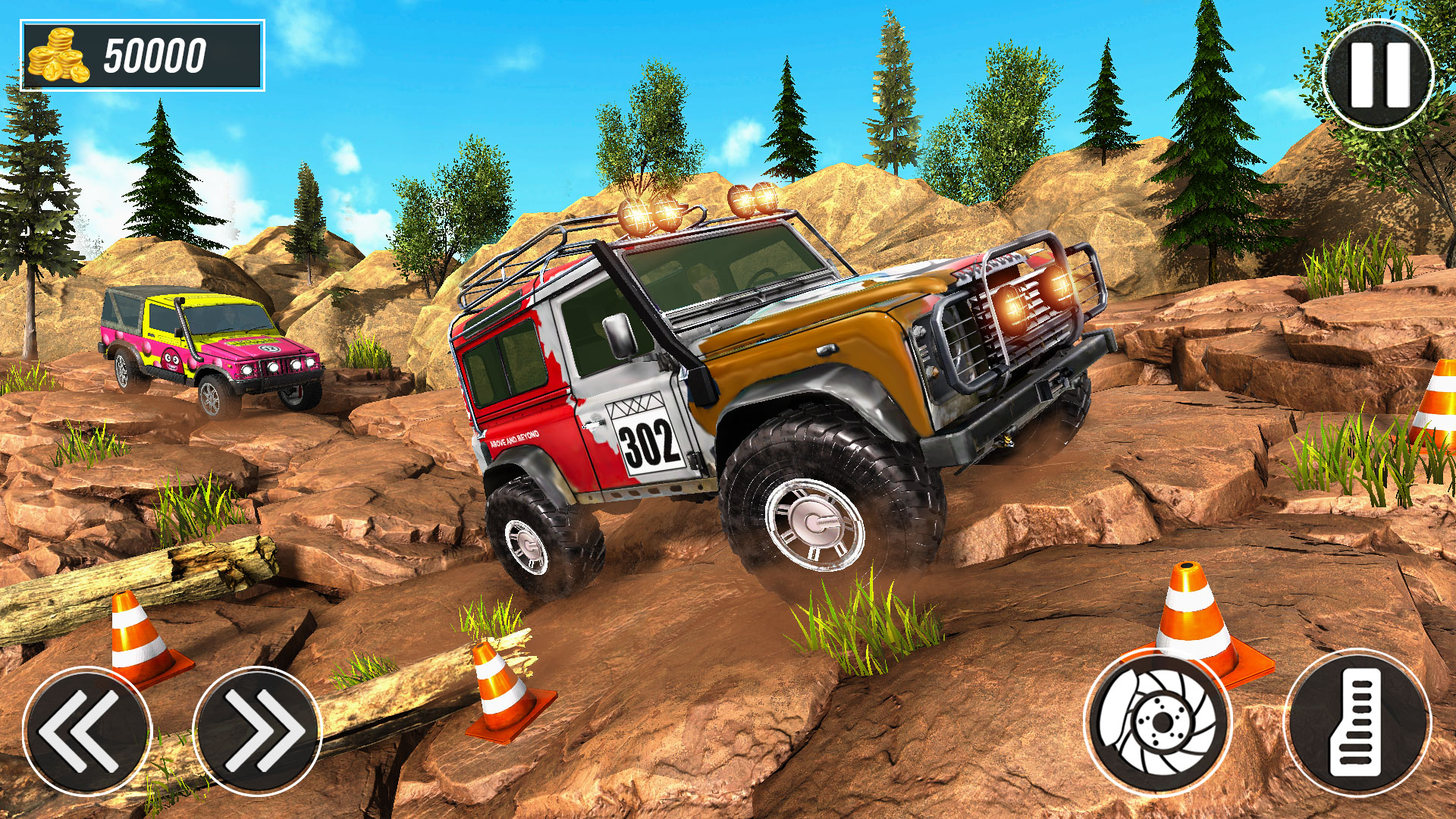Tap the gold coins stack icon
1456x819 pixels.
57,55
